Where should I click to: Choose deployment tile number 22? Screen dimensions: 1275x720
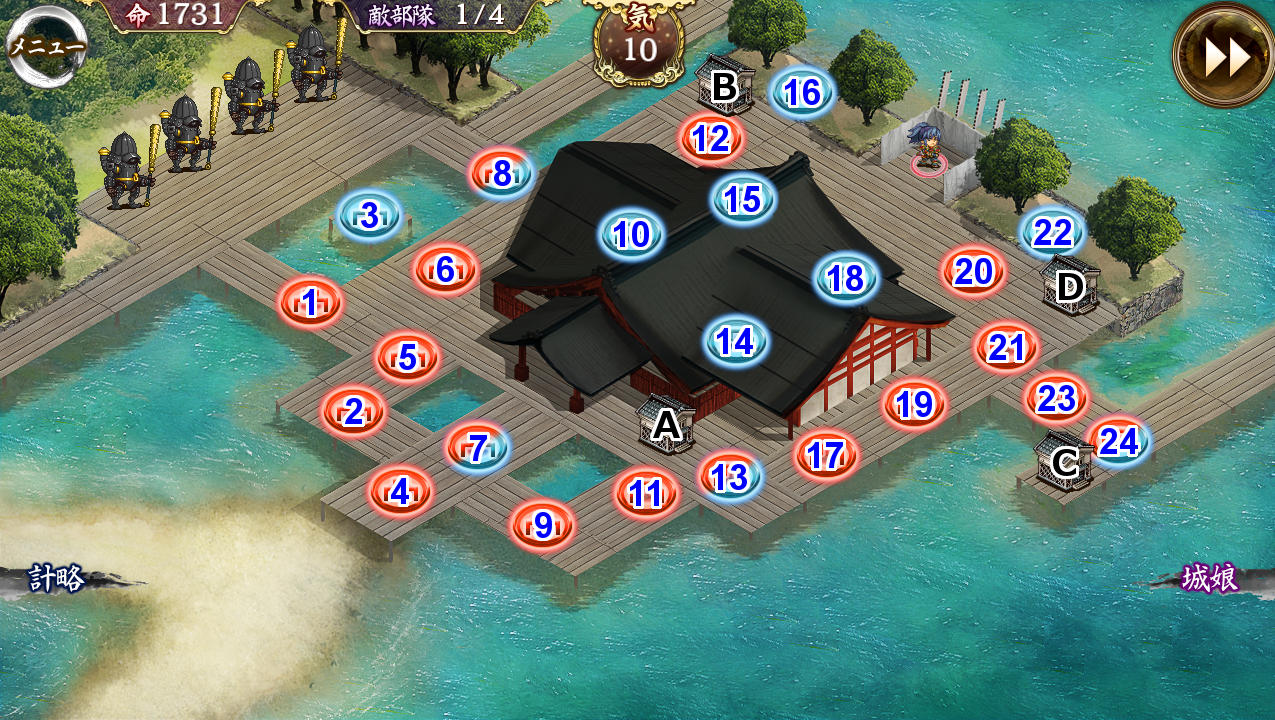click(x=1053, y=233)
